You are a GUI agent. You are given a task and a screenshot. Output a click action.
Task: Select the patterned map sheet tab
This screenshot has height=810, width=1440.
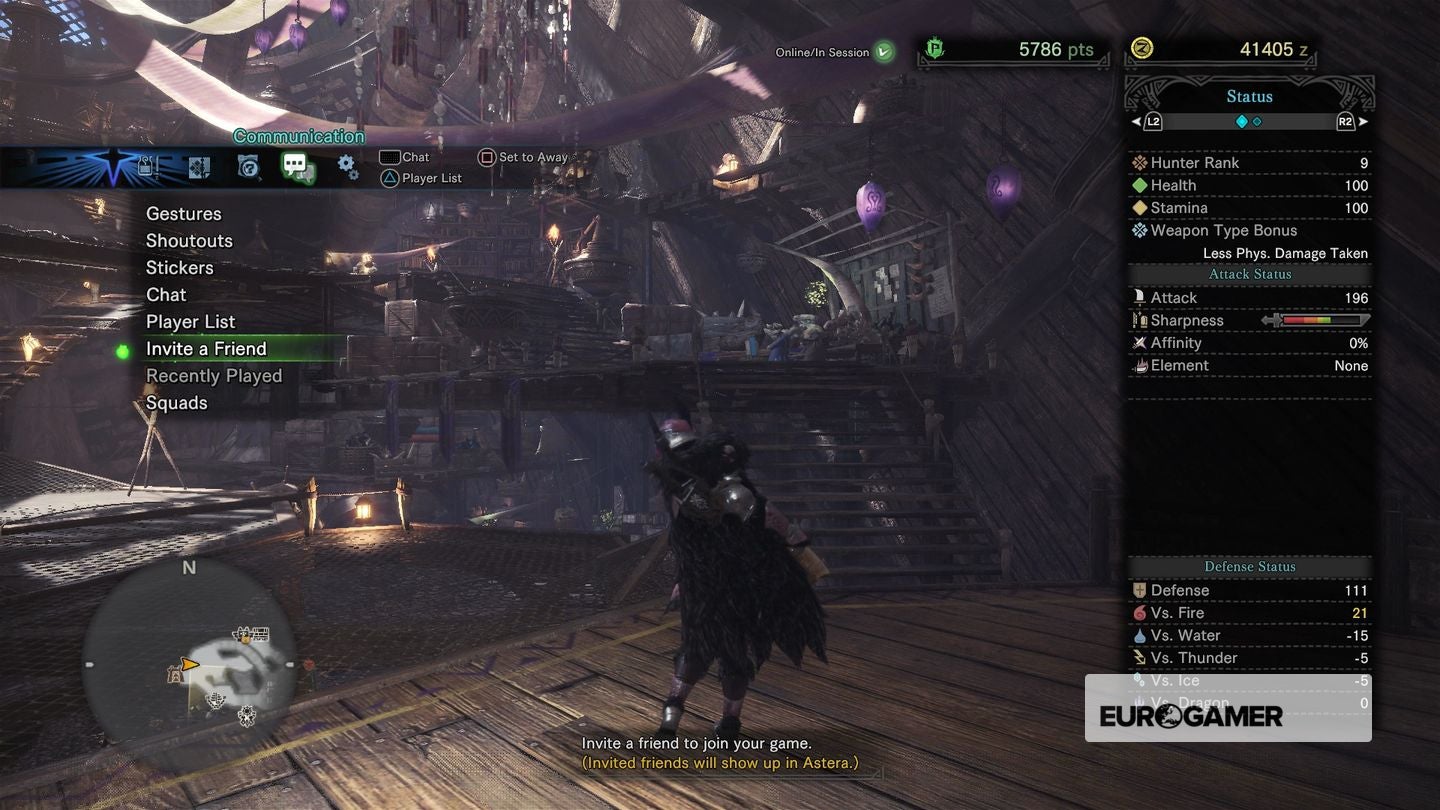pos(198,167)
